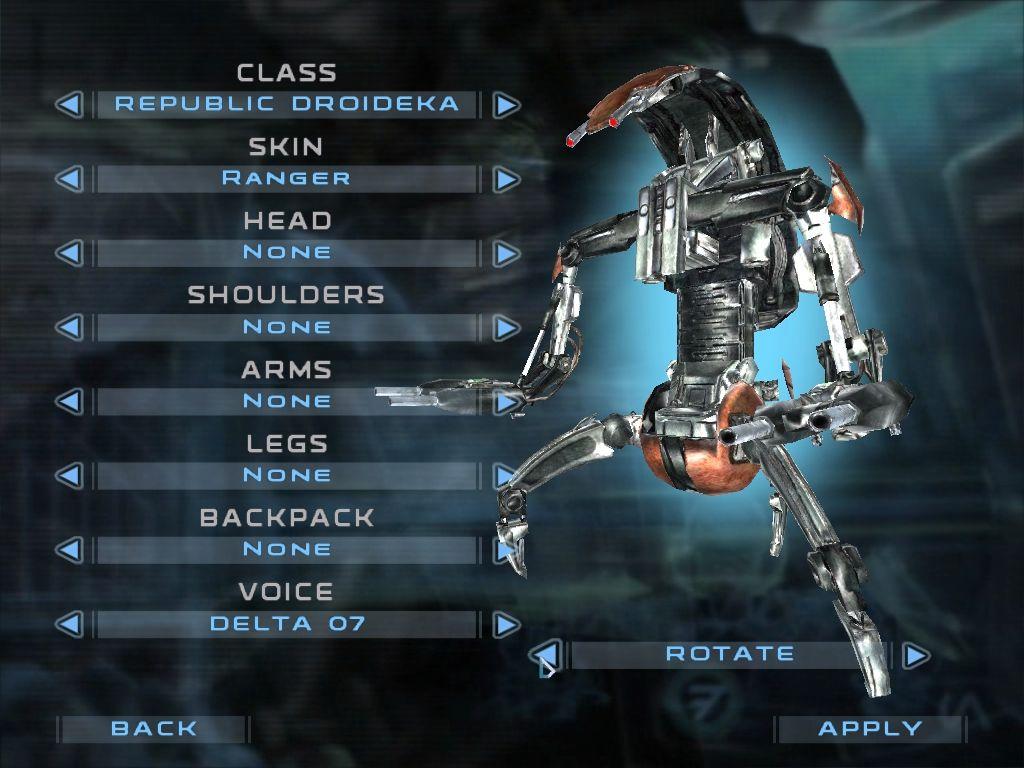Cycle head option backward

point(68,253)
